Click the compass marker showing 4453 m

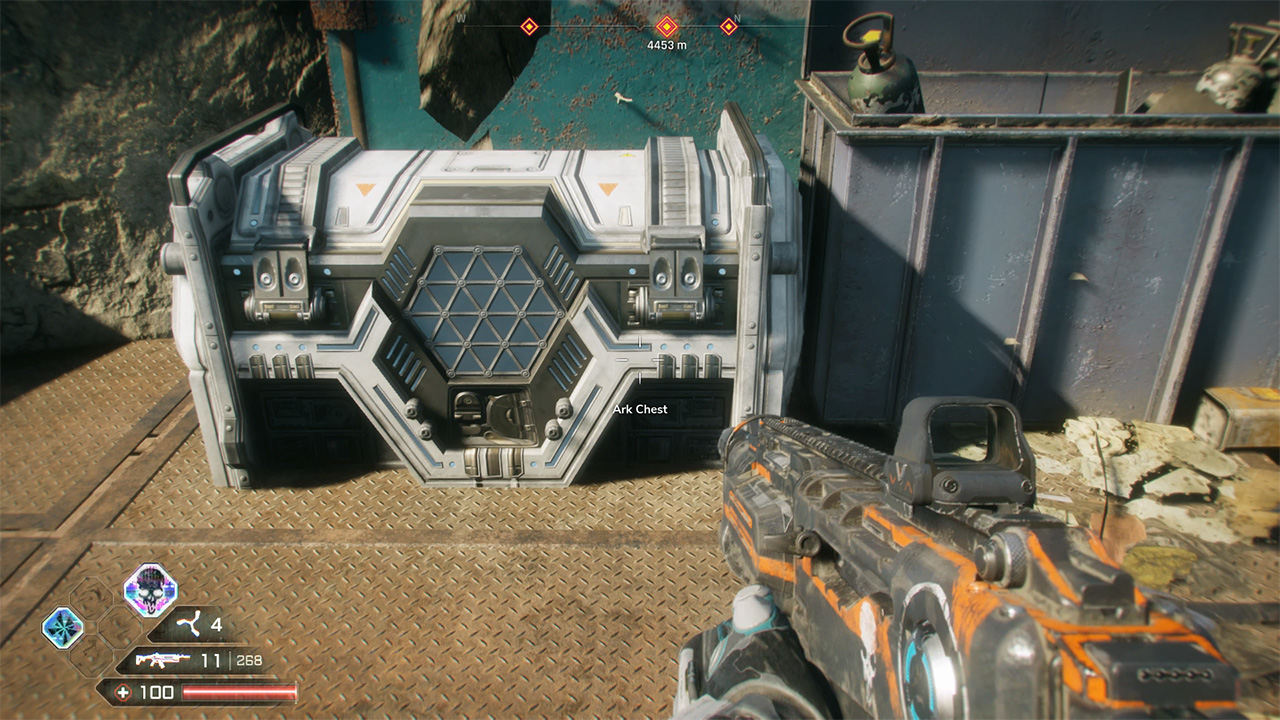(666, 27)
